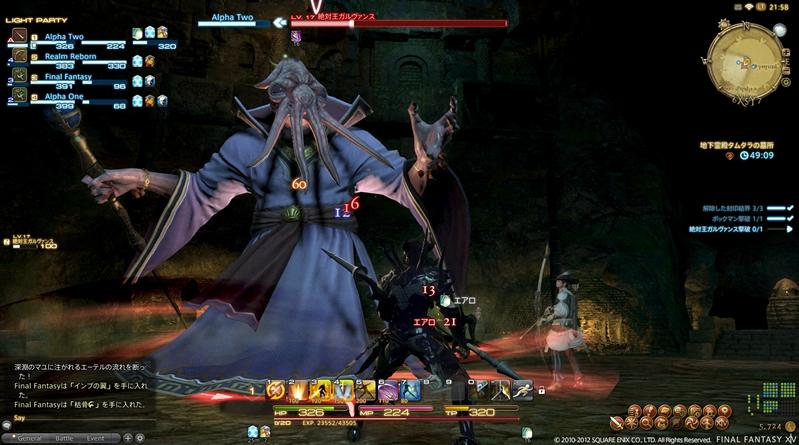Select party member Alpha Two
The width and height of the screenshot is (799, 445).
[66, 36]
